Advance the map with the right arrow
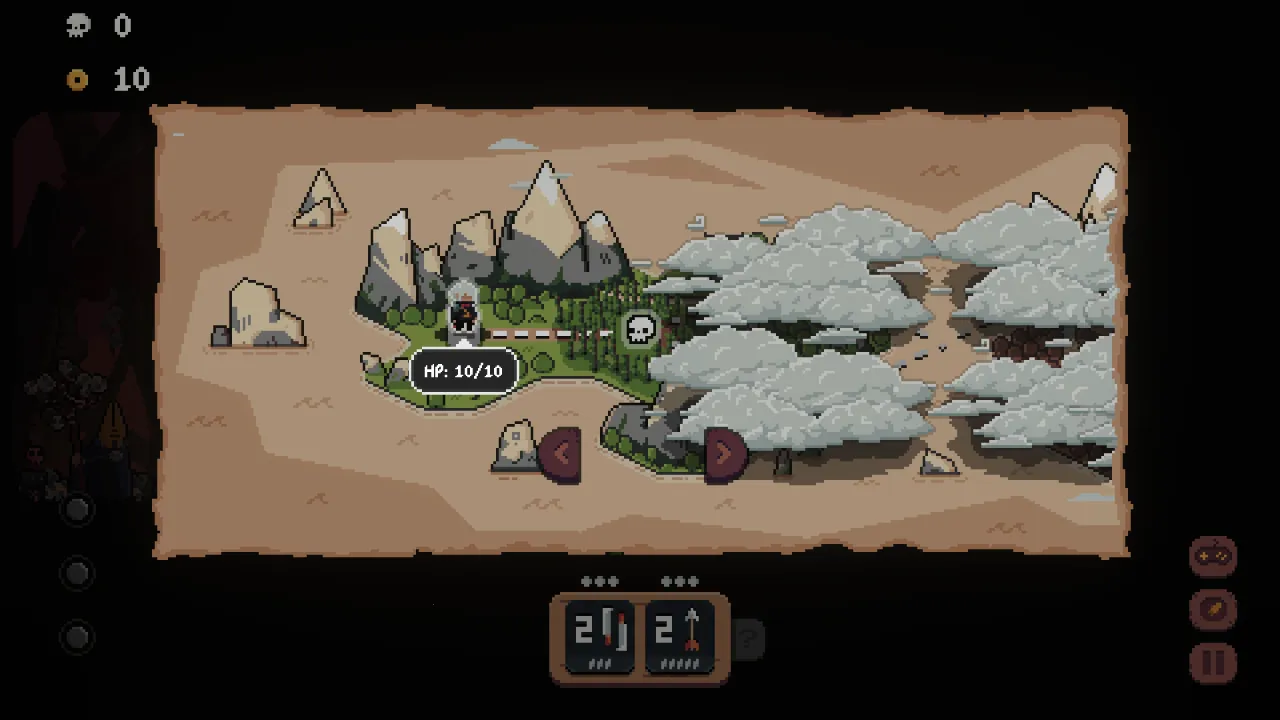 point(724,452)
